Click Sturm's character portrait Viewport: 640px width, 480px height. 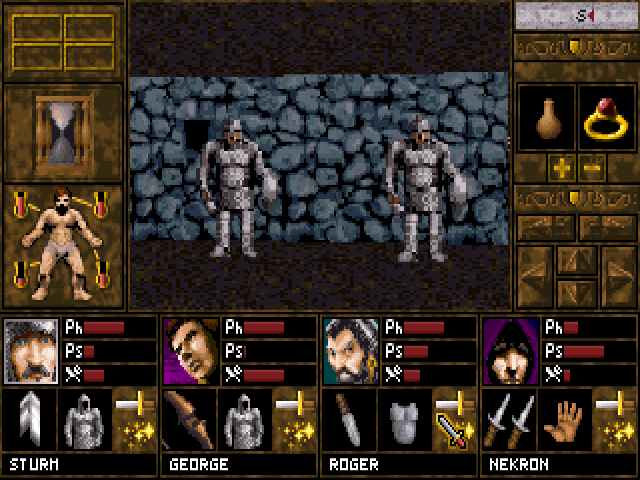32,351
